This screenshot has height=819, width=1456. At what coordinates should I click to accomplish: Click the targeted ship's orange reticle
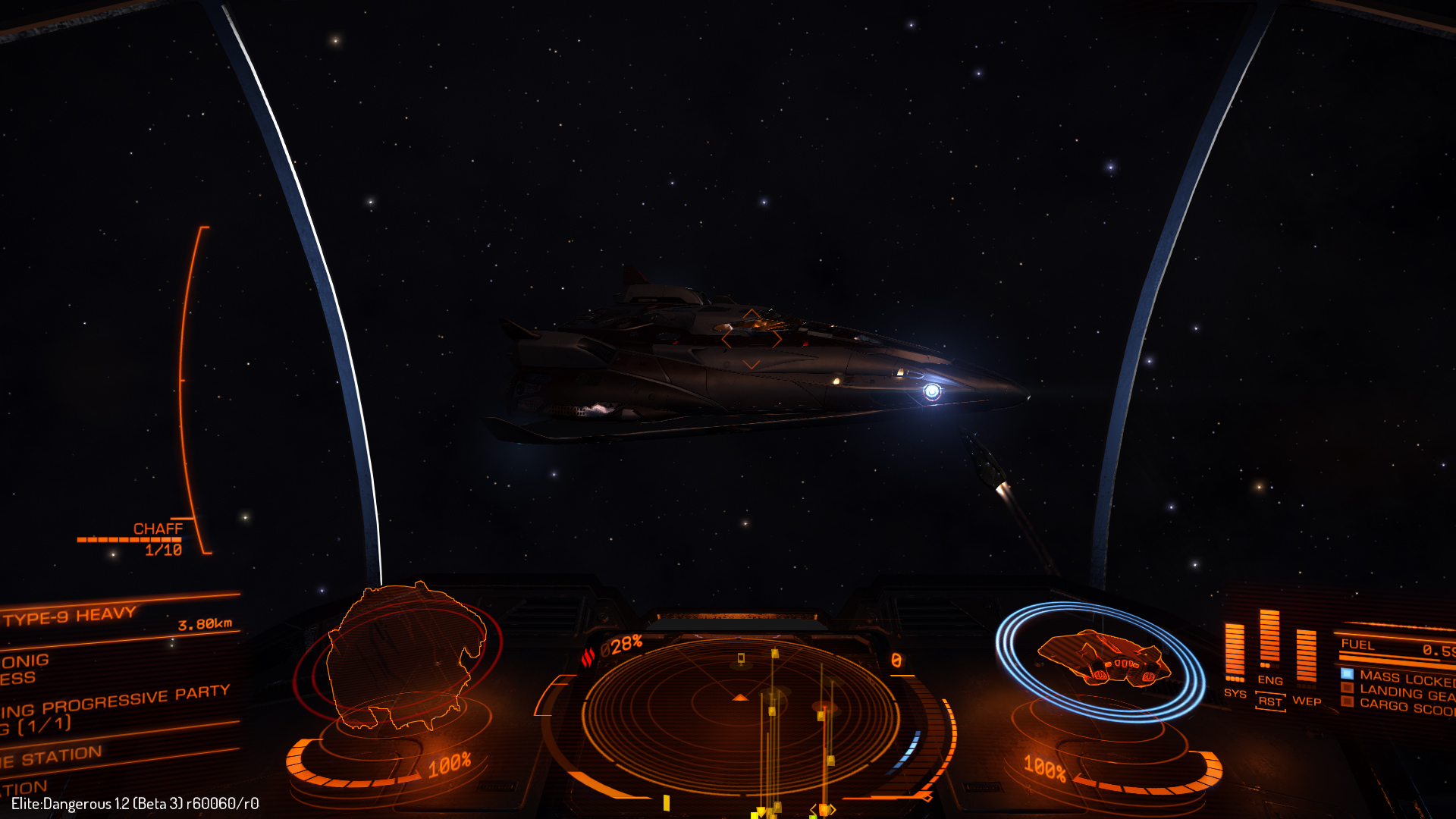(x=751, y=338)
